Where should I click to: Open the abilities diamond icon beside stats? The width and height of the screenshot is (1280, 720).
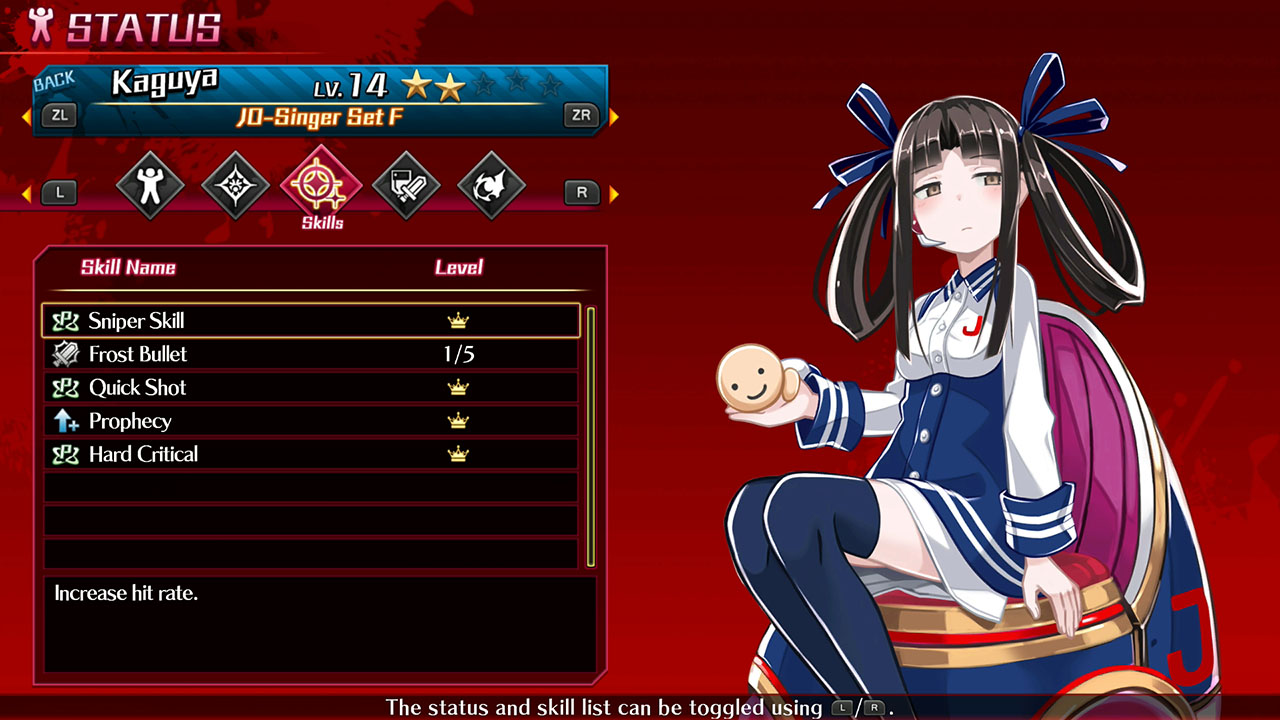(x=234, y=185)
